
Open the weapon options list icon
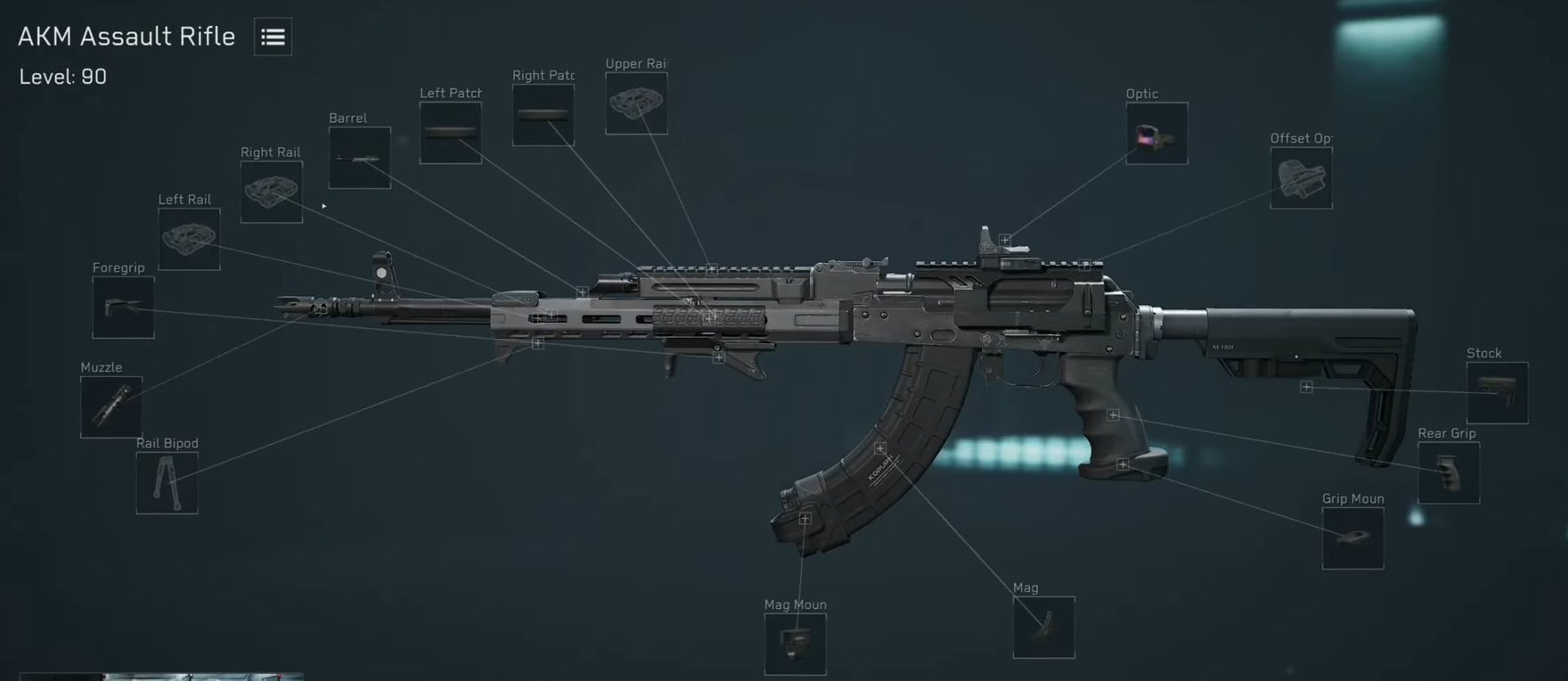pyautogui.click(x=272, y=37)
